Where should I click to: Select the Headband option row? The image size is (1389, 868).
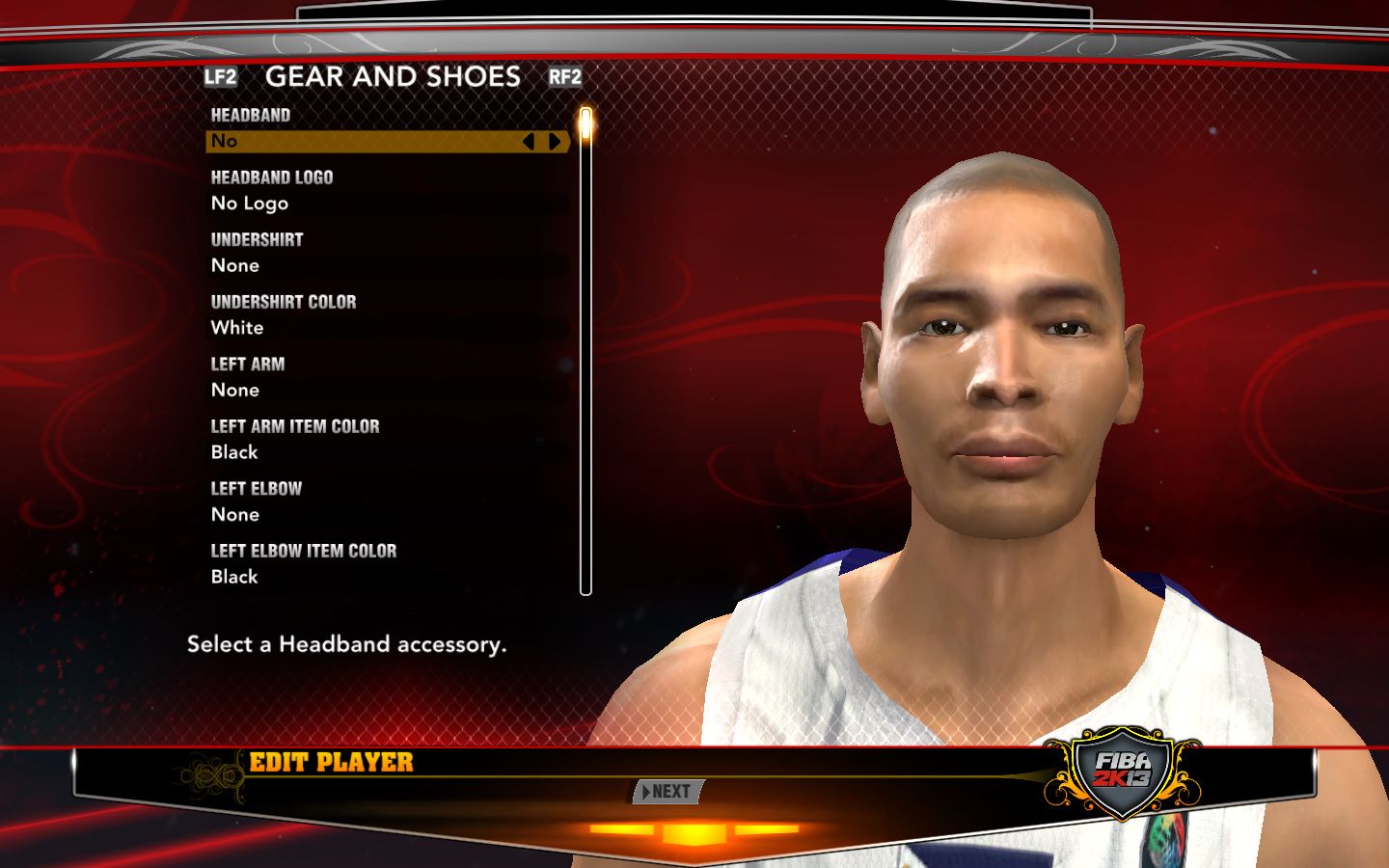pos(367,142)
